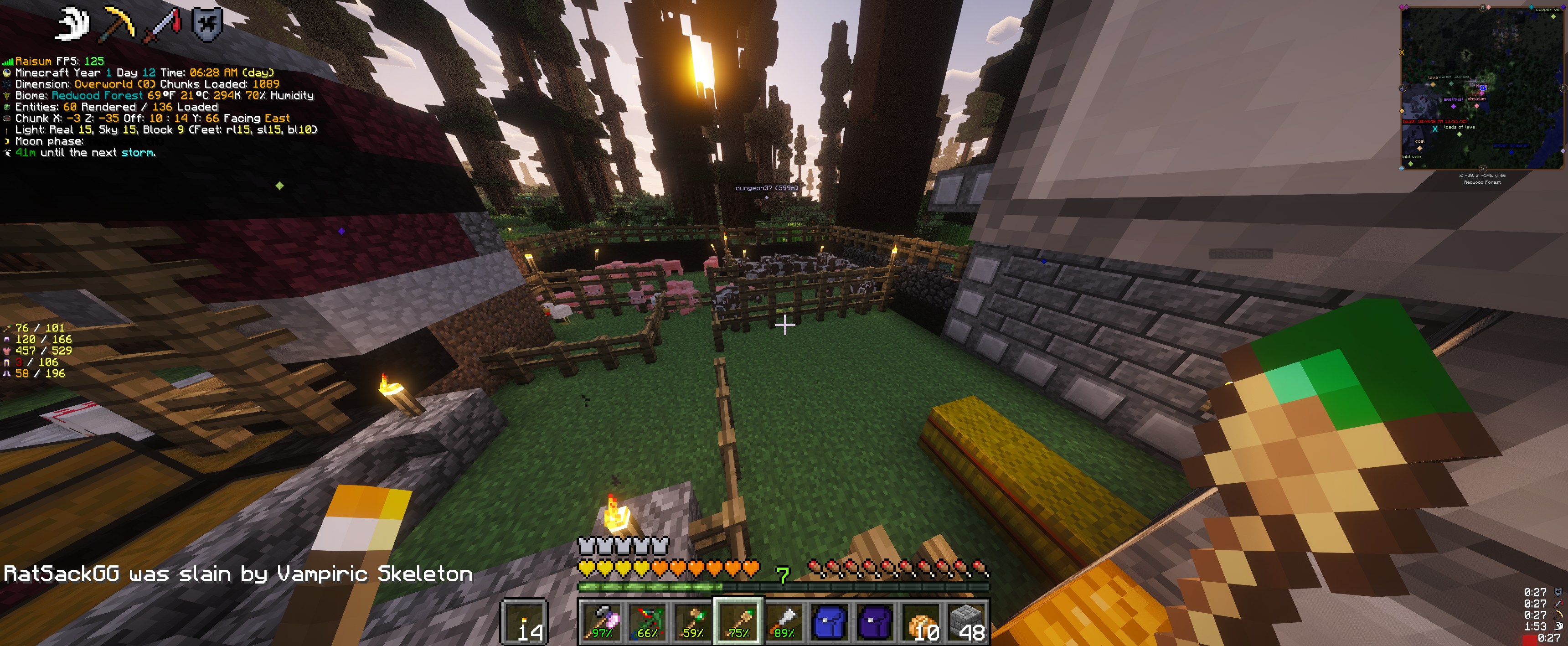Select the lighter blue backpack slot
Screen dimensions: 1568x646
tap(829, 621)
